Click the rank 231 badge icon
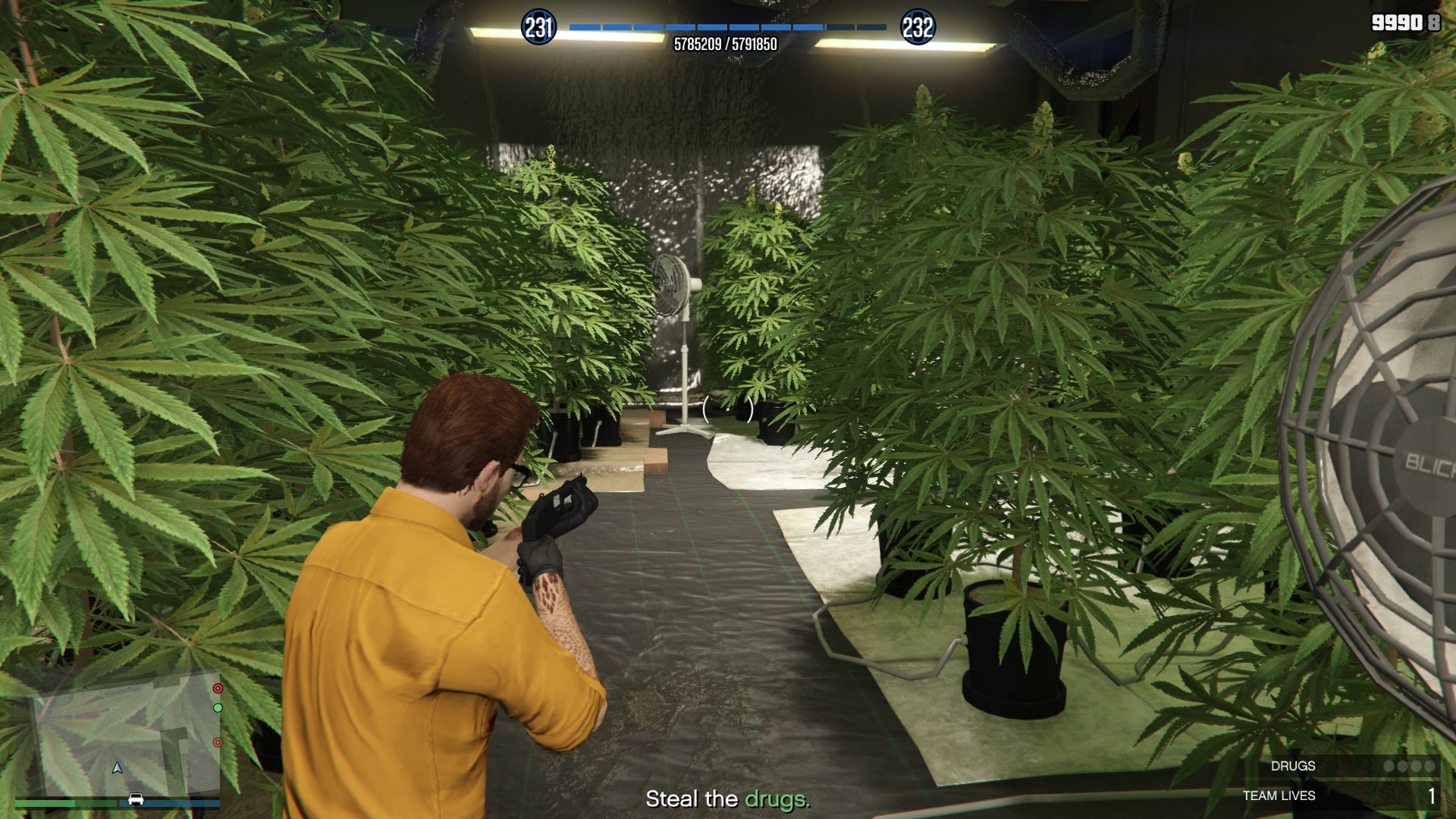Screen dimensions: 1456x819 (538, 26)
